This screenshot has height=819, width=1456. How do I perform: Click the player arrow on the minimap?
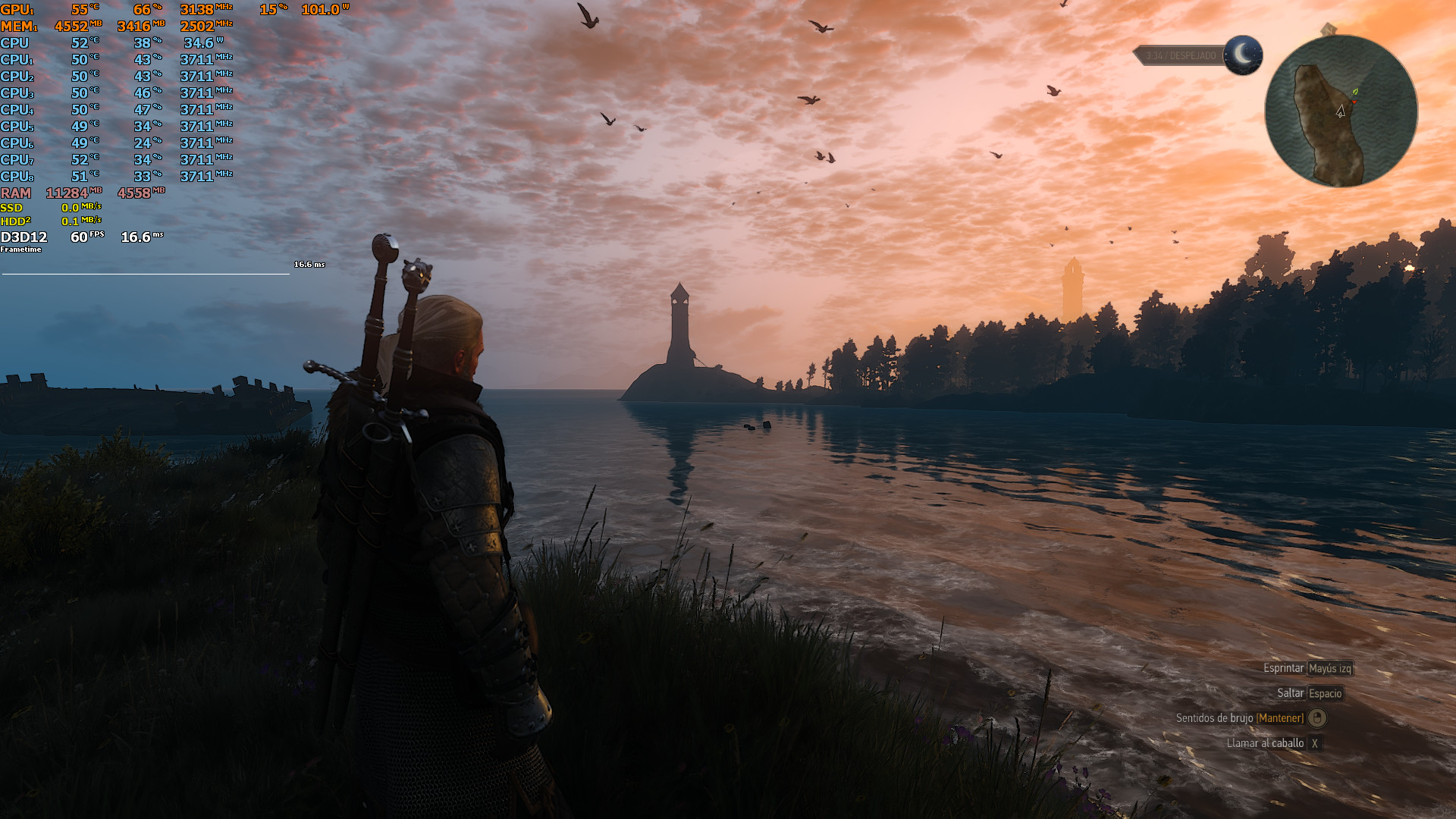tap(1340, 111)
